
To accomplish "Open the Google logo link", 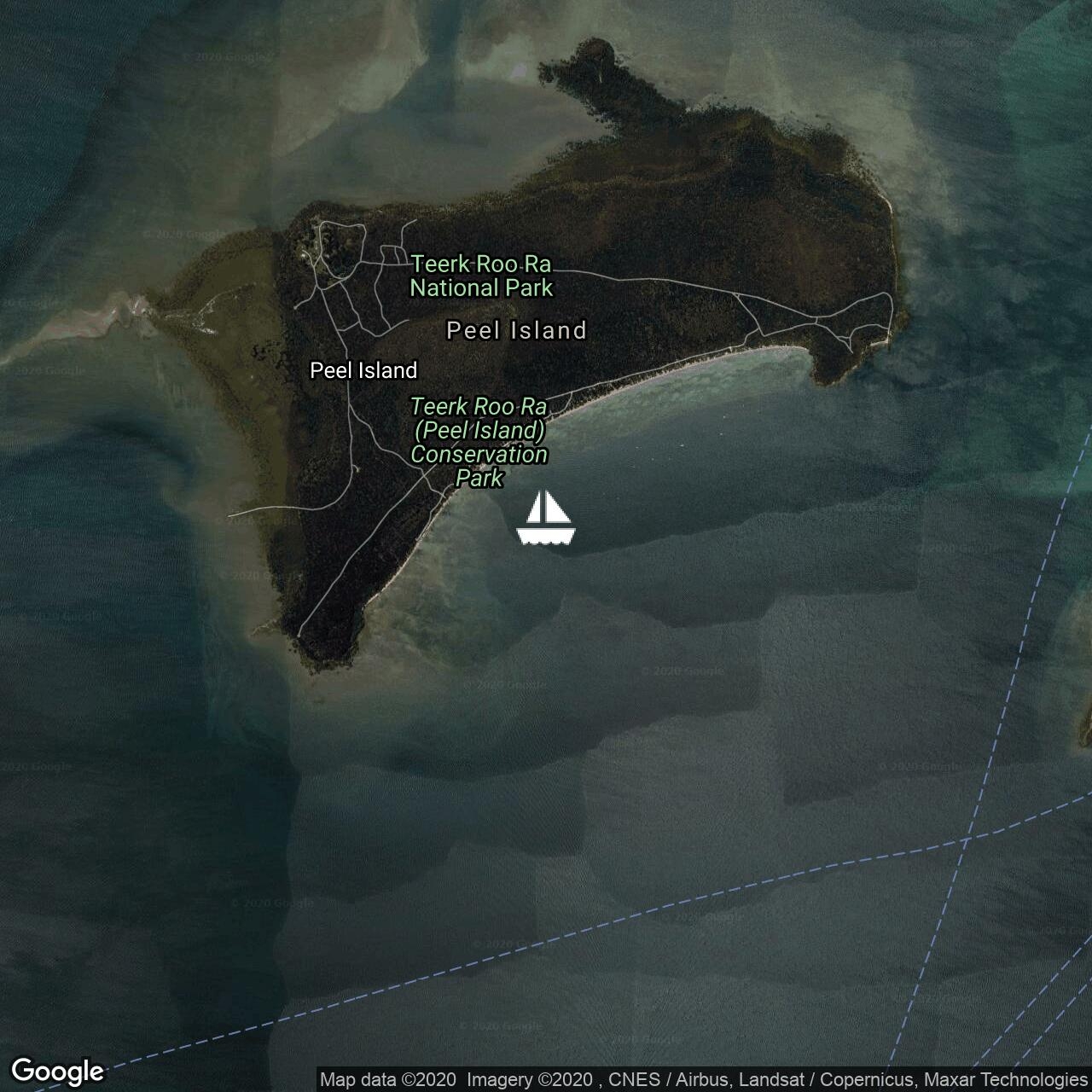I will (57, 1070).
